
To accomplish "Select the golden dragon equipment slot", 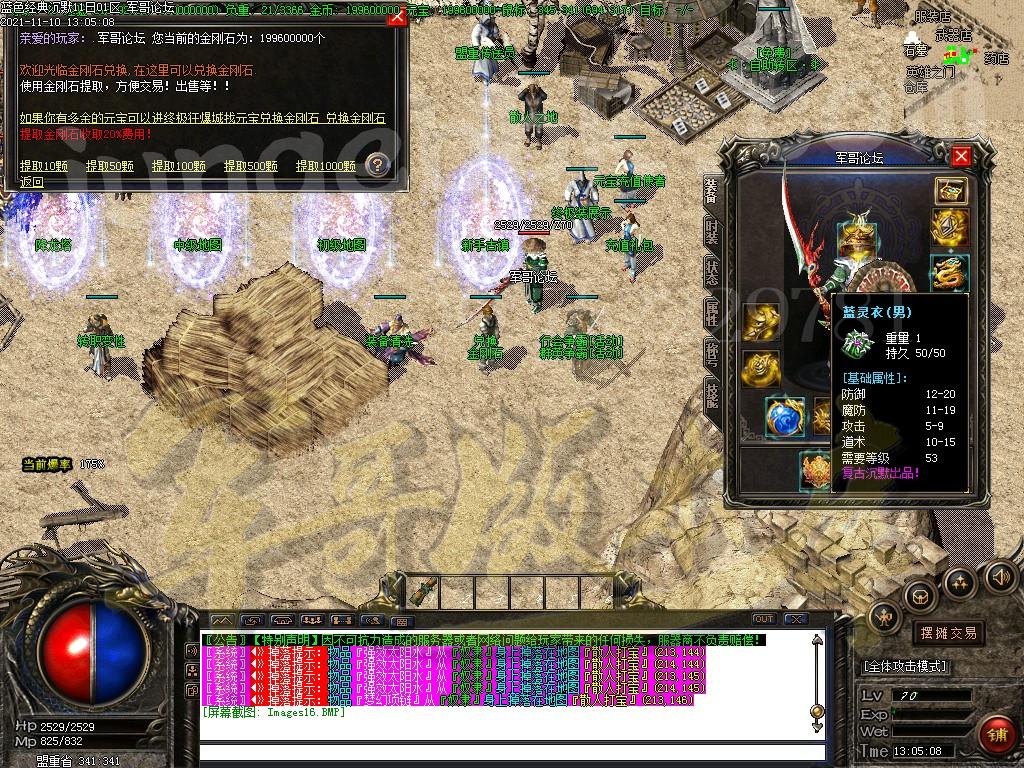I will tap(949, 272).
